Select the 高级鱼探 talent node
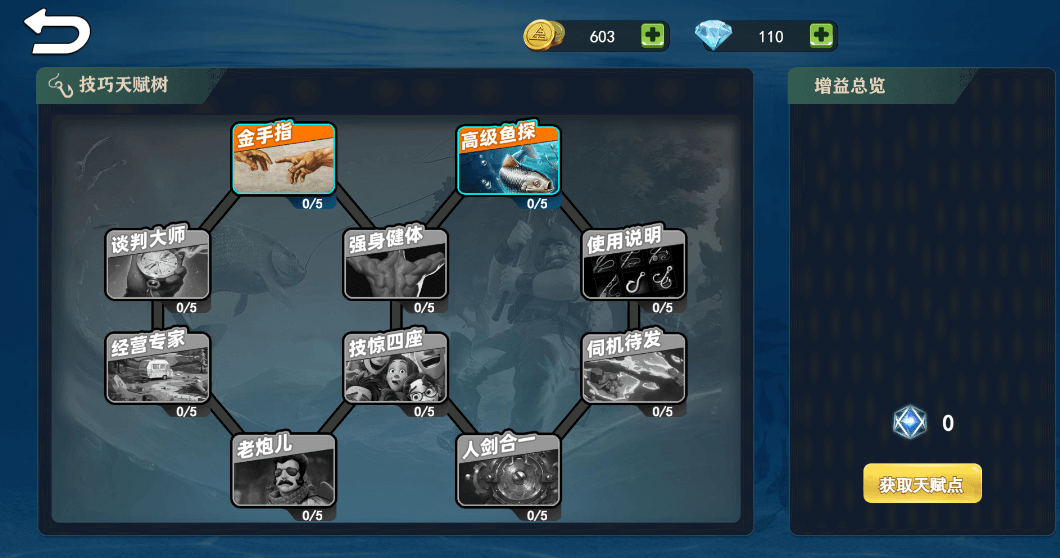1060x558 pixels. pyautogui.click(x=508, y=159)
